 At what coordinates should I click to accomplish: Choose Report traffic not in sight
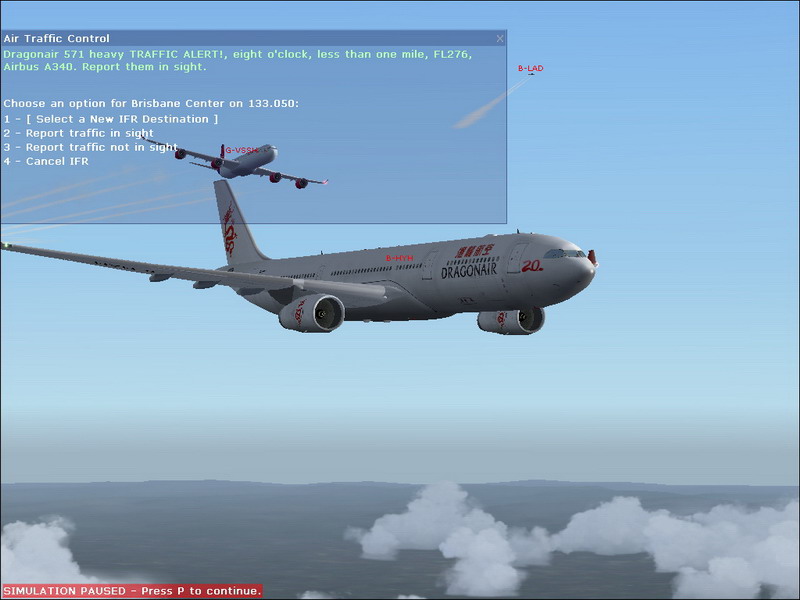pyautogui.click(x=90, y=147)
